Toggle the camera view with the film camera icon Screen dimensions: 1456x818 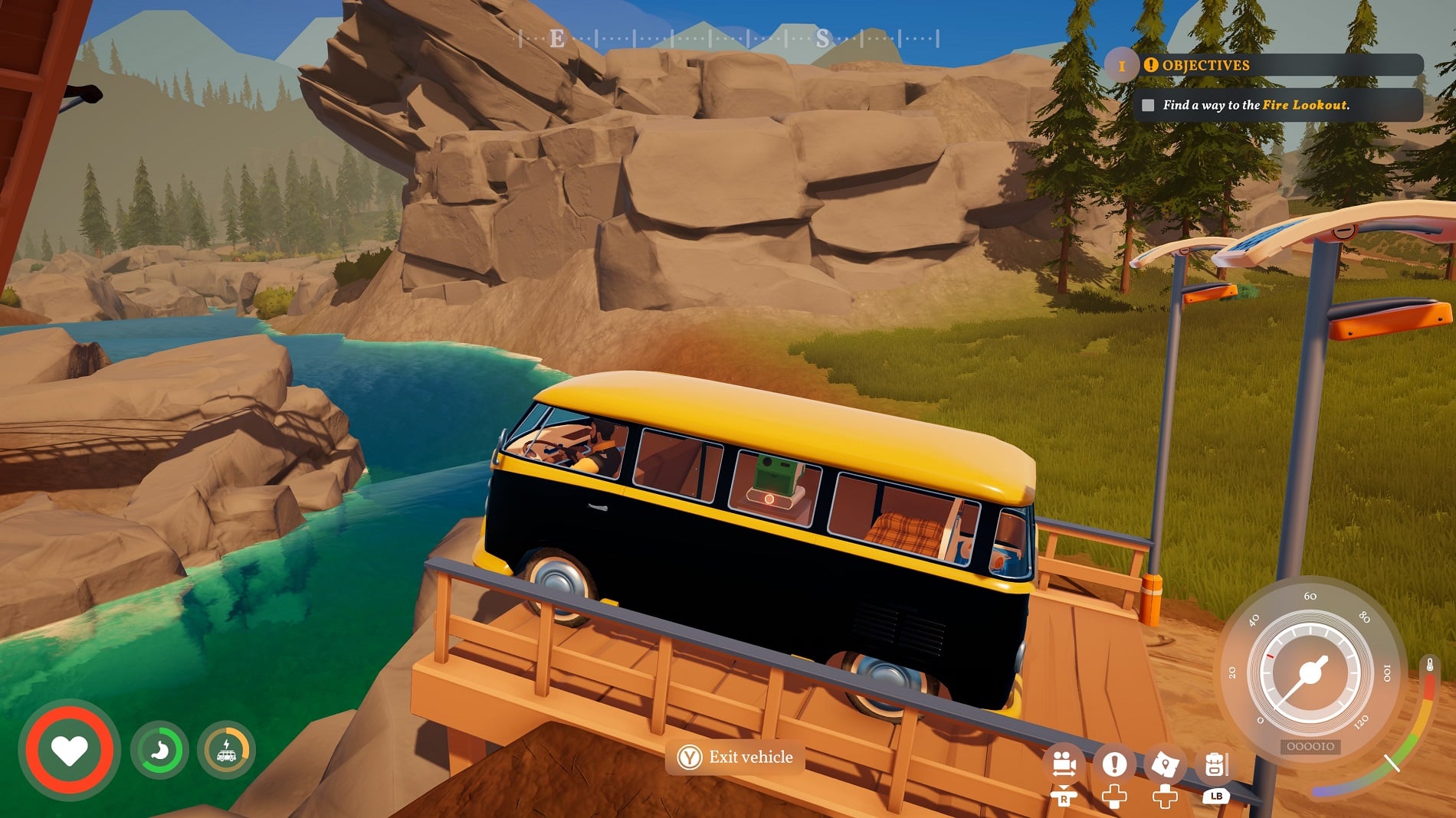click(1065, 764)
